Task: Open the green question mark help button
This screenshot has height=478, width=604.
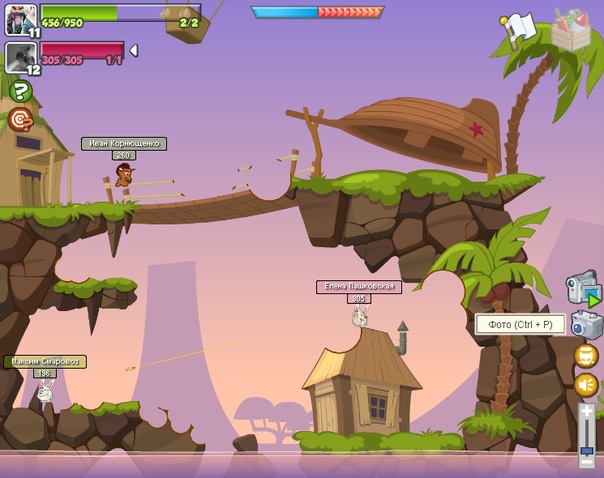Action: click(20, 91)
